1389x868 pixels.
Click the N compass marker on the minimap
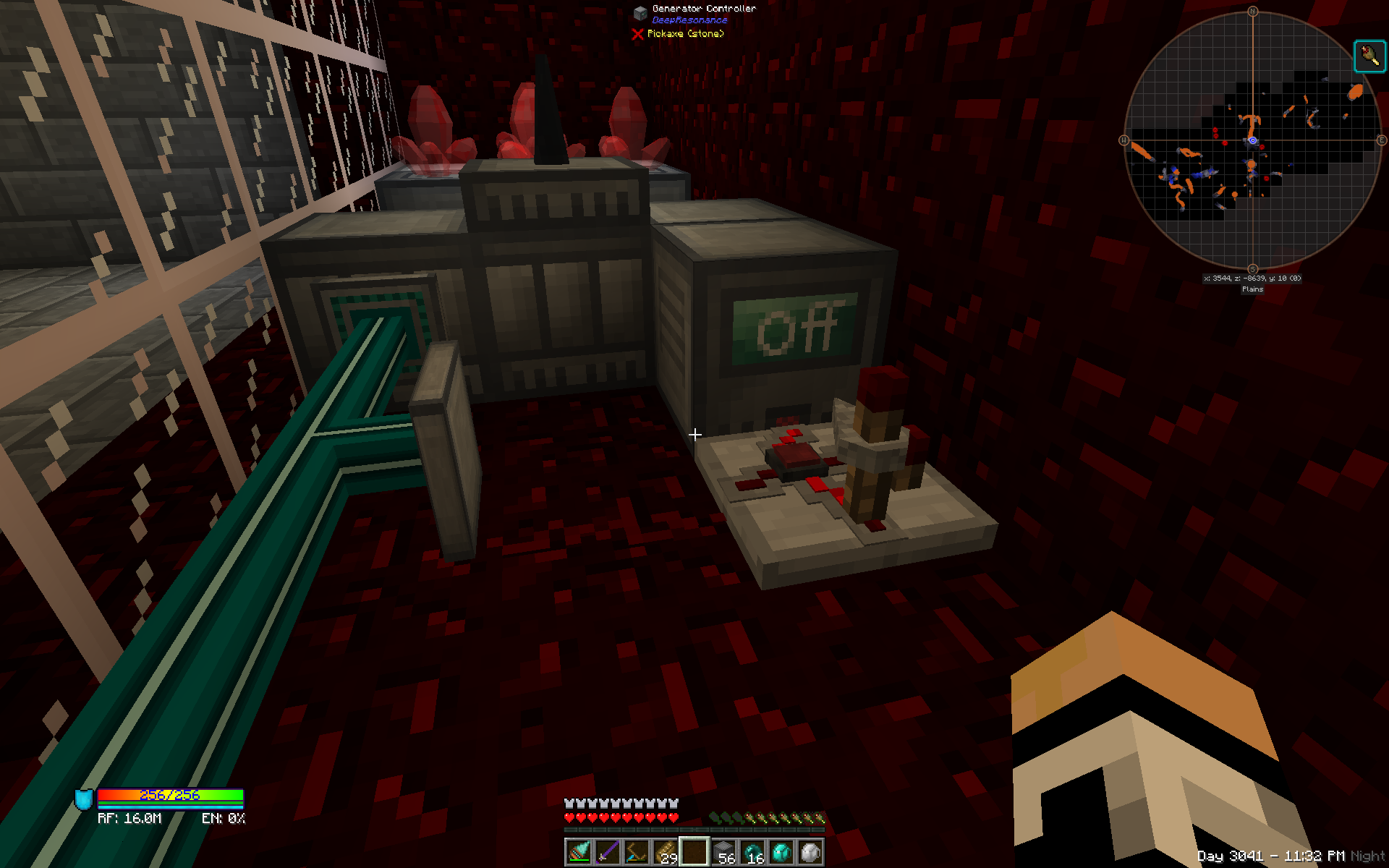coord(1253,11)
